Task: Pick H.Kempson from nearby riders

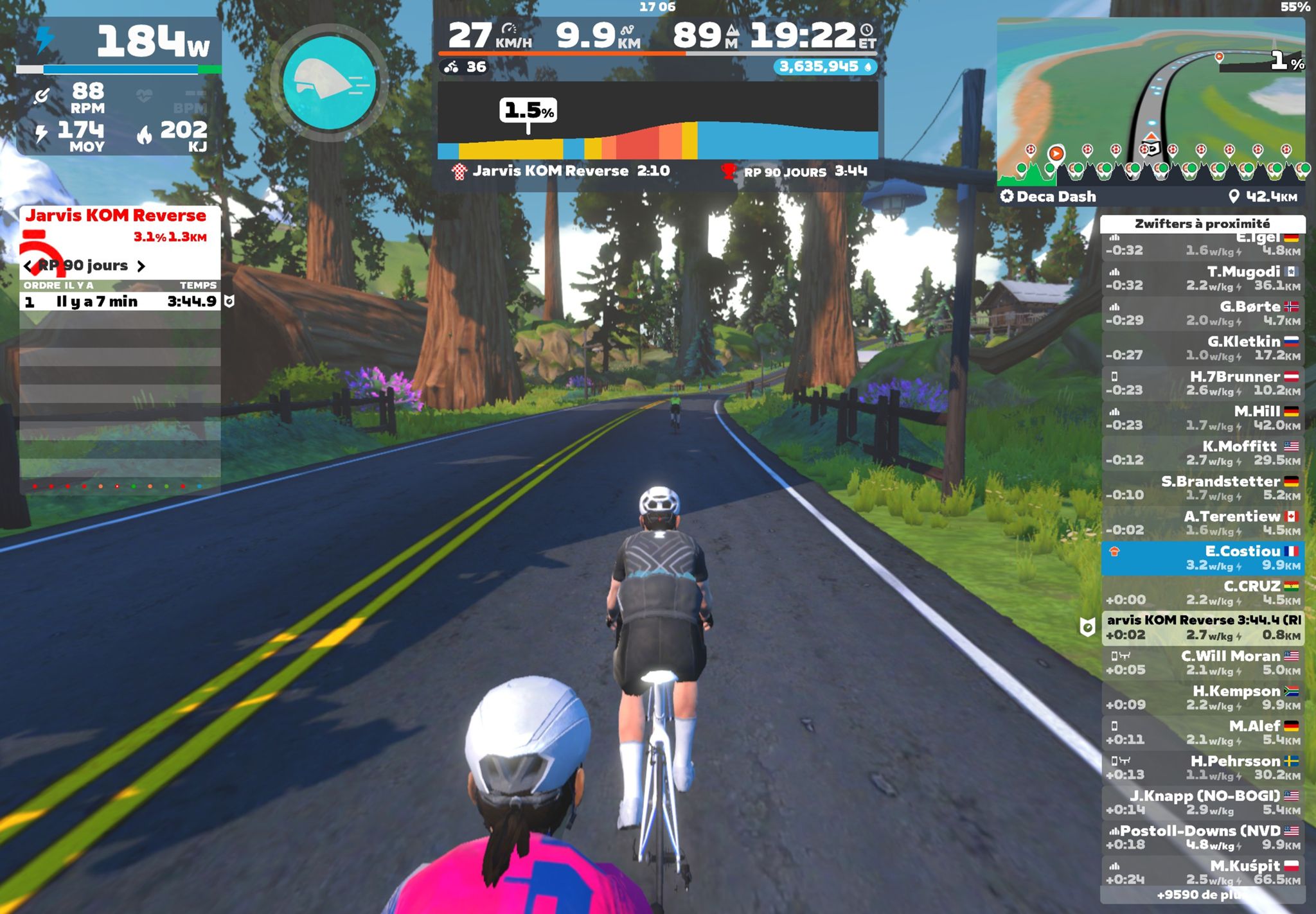Action: [1202, 698]
